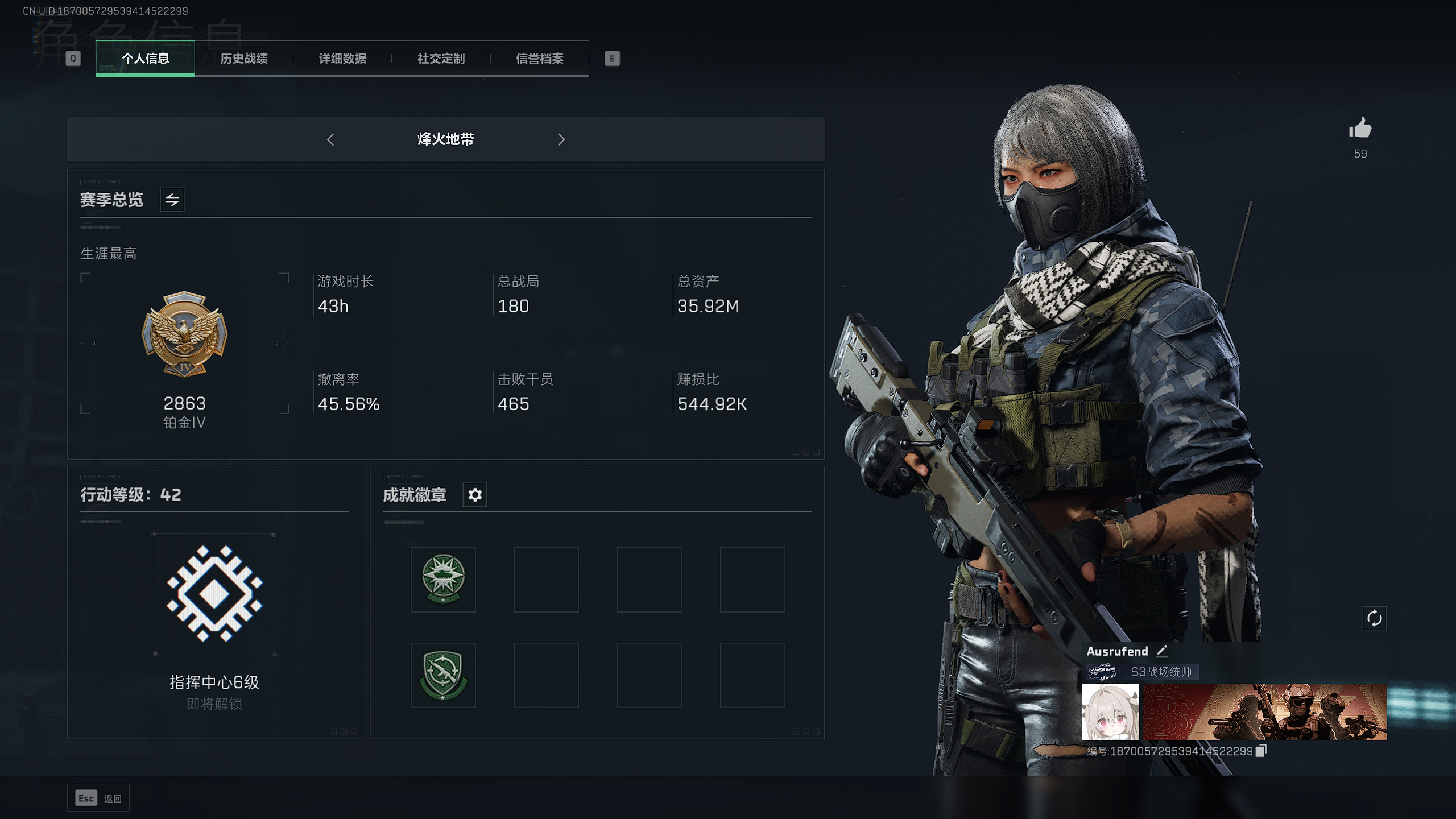Edit the Ausrufend player name
Image resolution: width=1456 pixels, height=819 pixels.
[1163, 651]
